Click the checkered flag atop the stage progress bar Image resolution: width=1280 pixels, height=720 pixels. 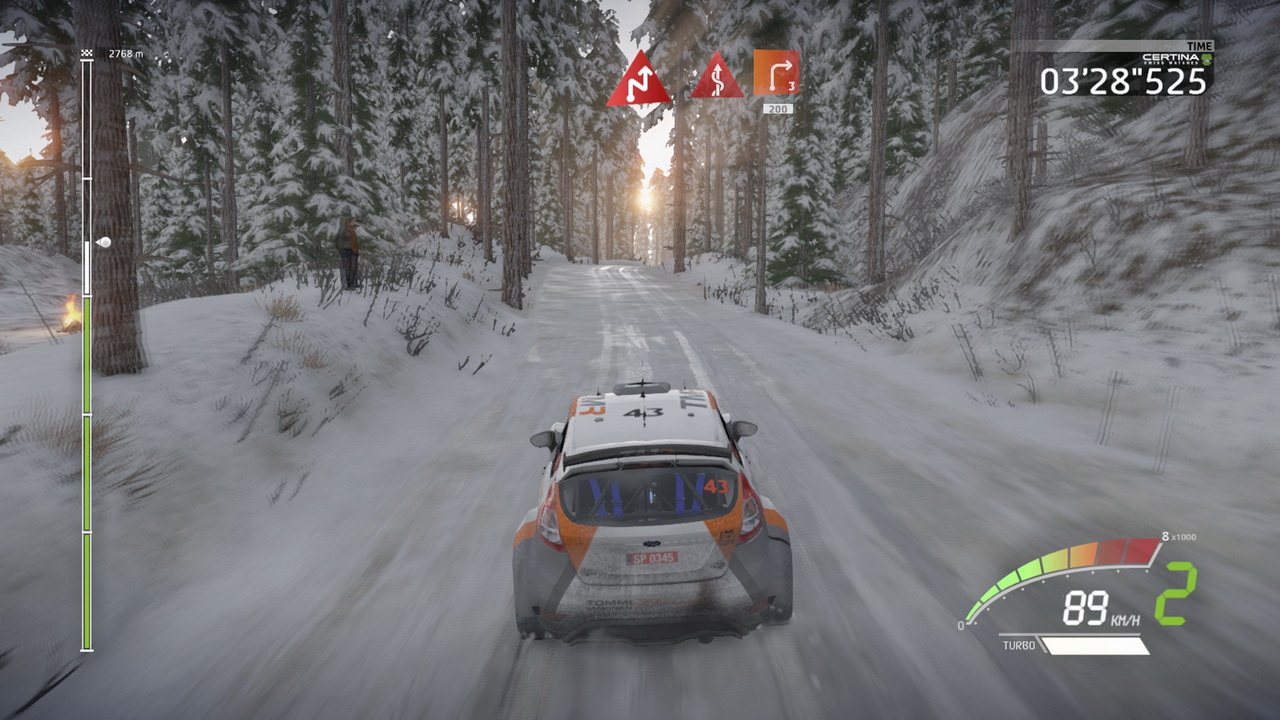click(x=87, y=53)
